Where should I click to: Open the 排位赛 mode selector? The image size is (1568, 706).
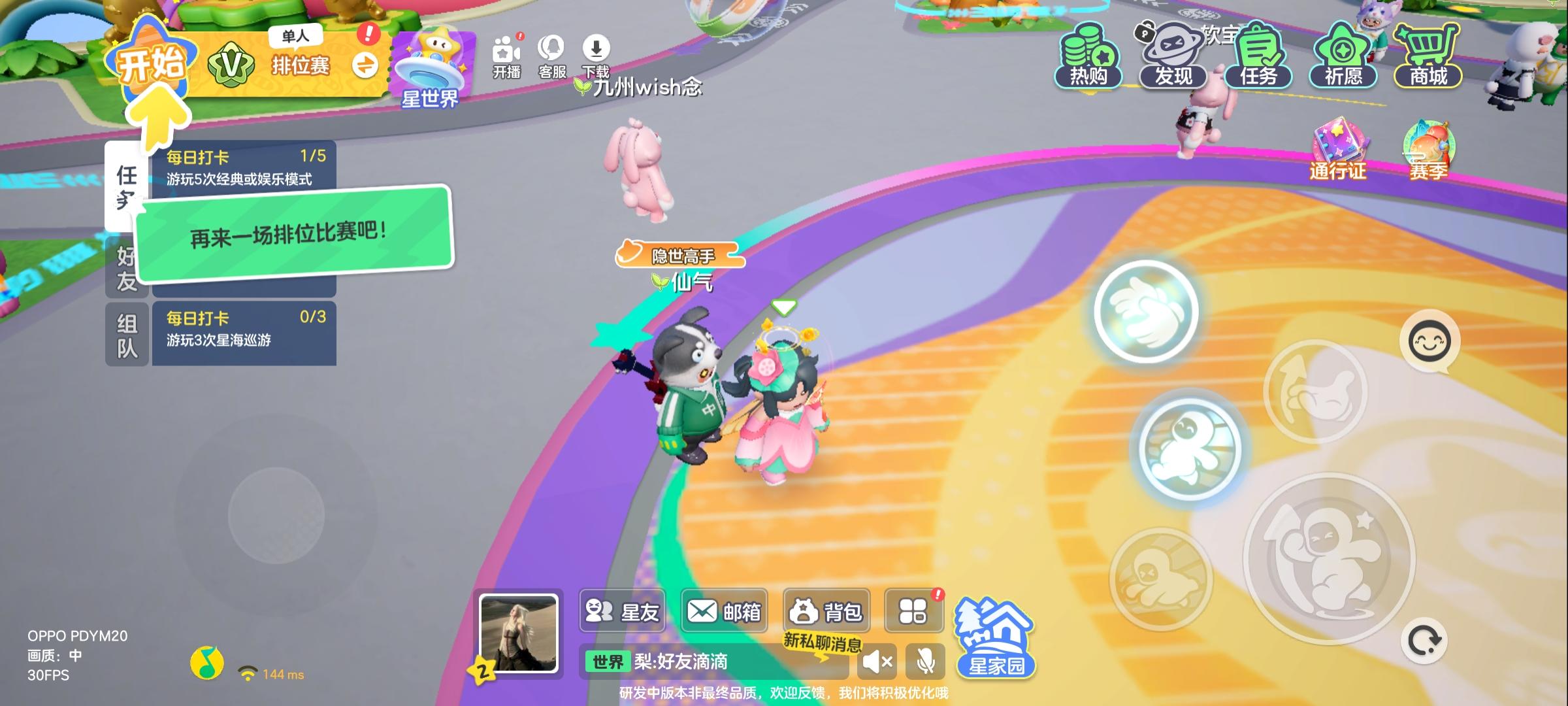pos(301,65)
